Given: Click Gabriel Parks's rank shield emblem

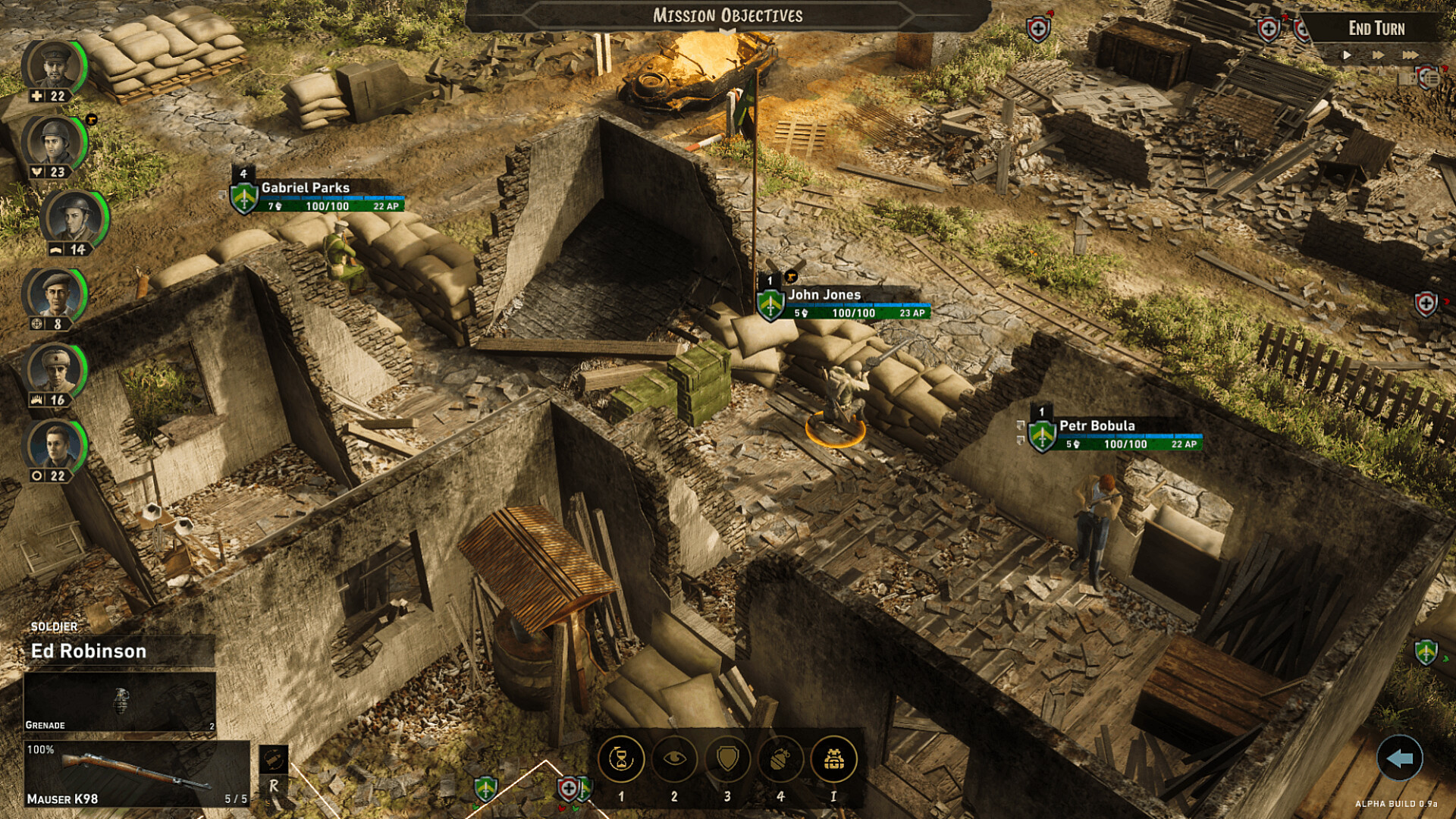Looking at the screenshot, I should [x=244, y=199].
